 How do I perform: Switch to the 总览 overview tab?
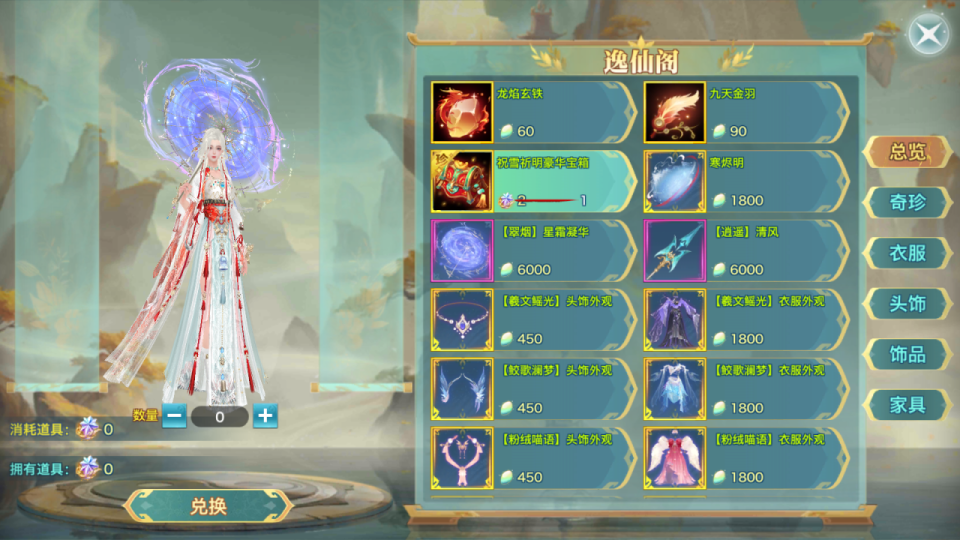[x=907, y=152]
